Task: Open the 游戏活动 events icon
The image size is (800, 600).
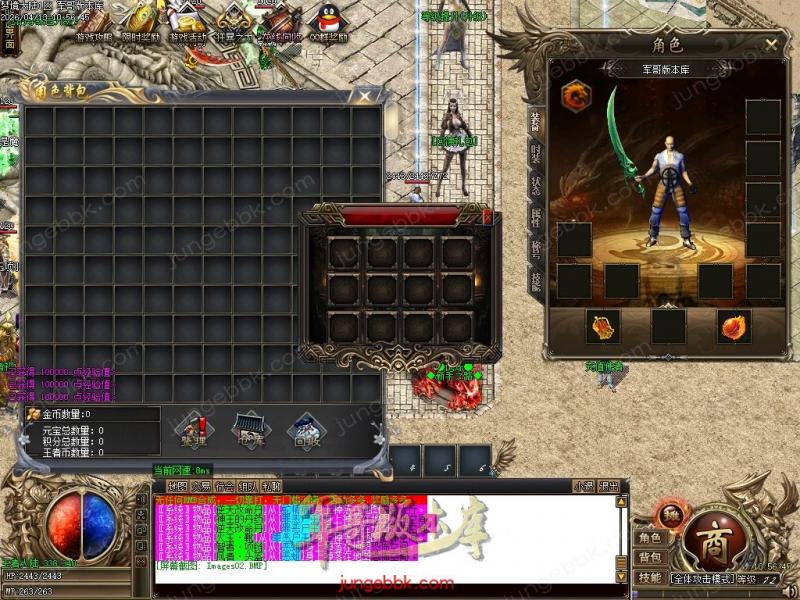Action: click(x=186, y=22)
